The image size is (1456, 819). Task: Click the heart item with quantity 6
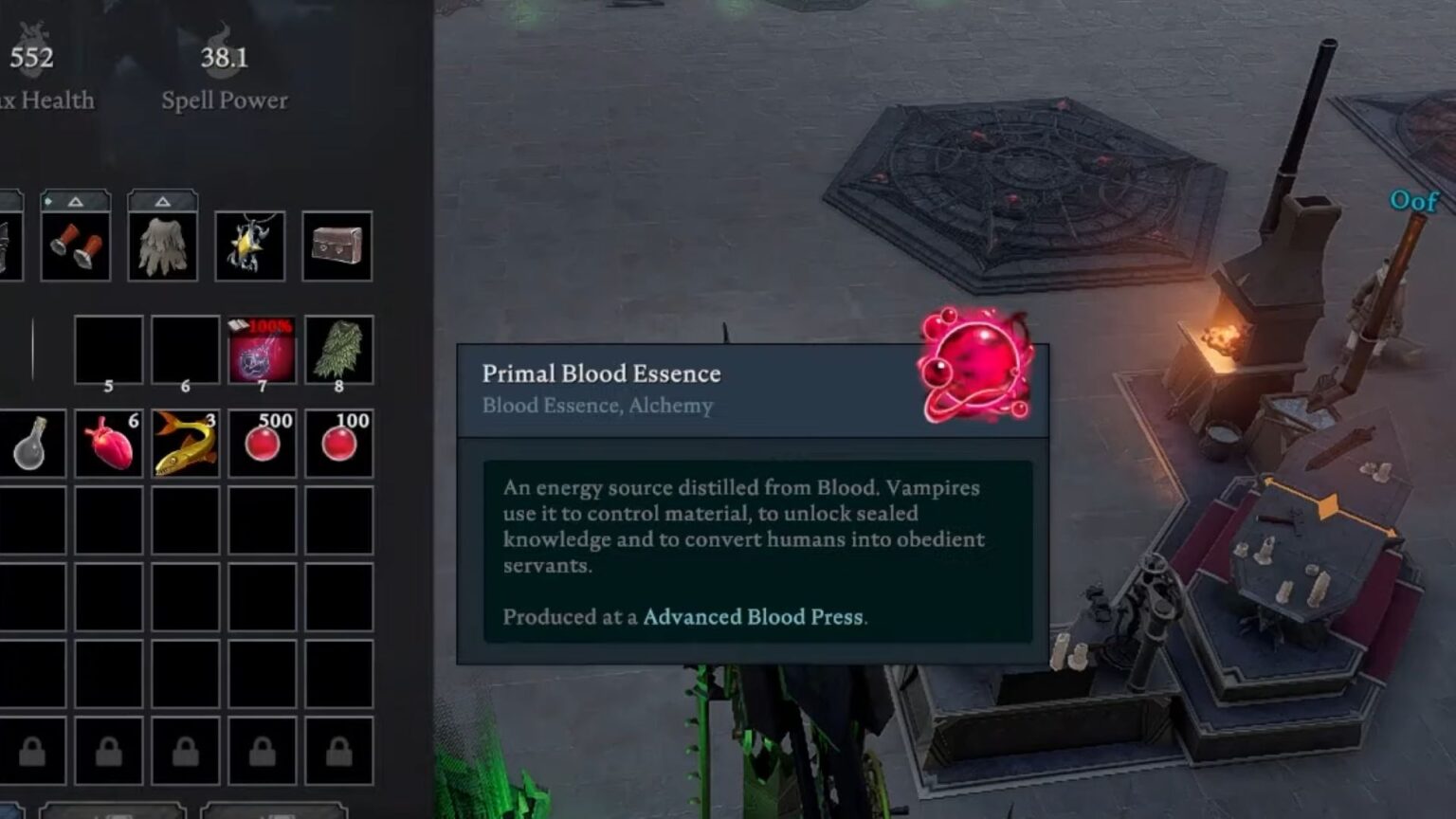point(109,443)
